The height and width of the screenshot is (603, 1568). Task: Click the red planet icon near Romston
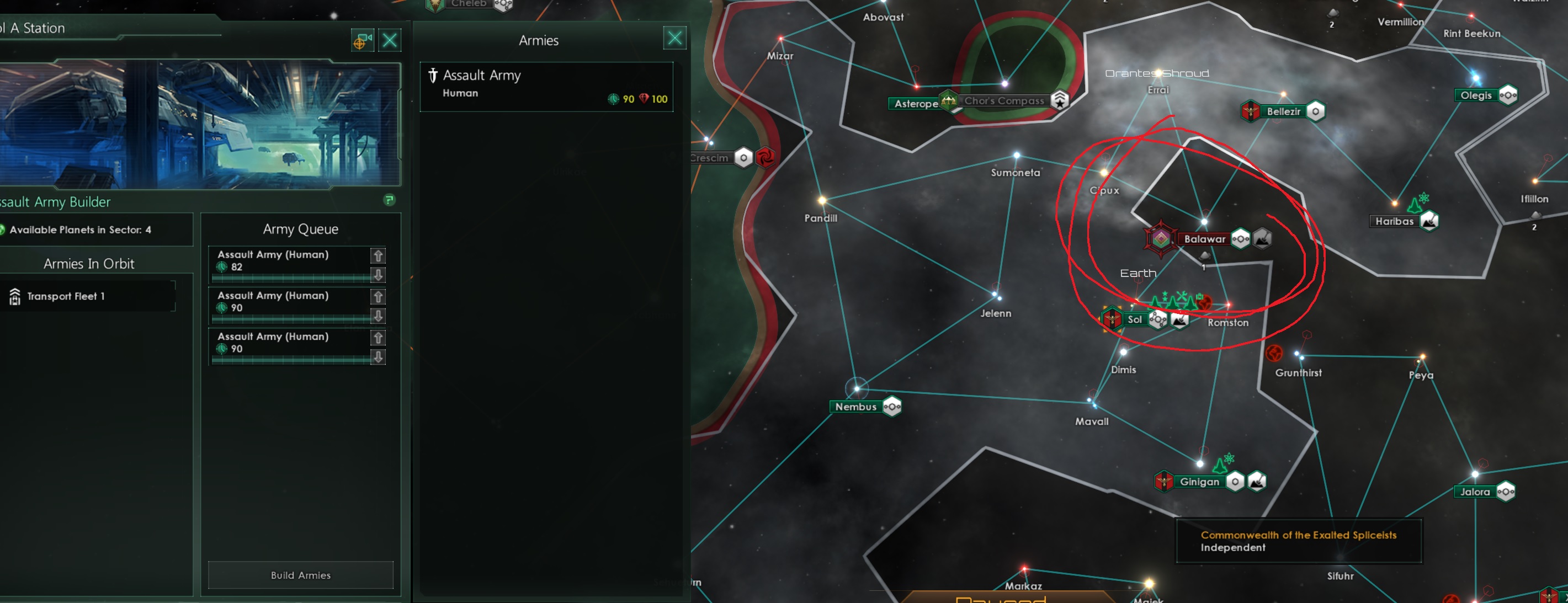[1204, 302]
